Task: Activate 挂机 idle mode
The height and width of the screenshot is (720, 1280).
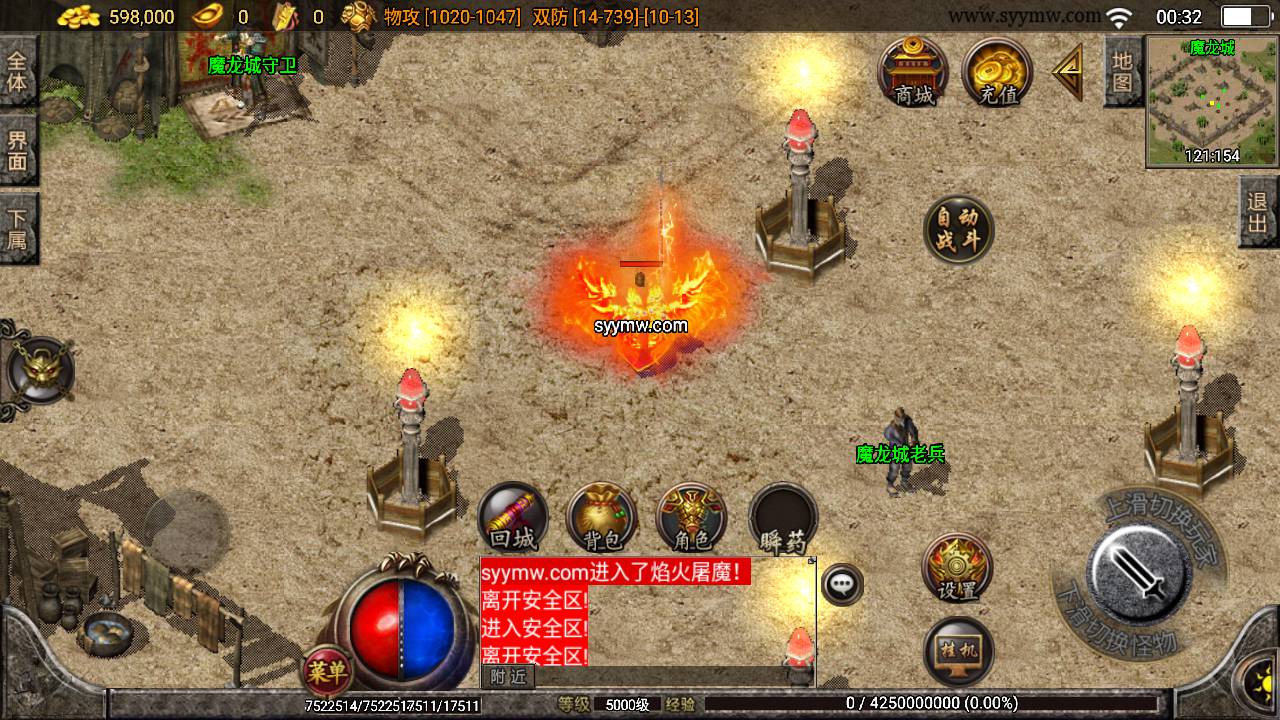Action: pos(958,650)
